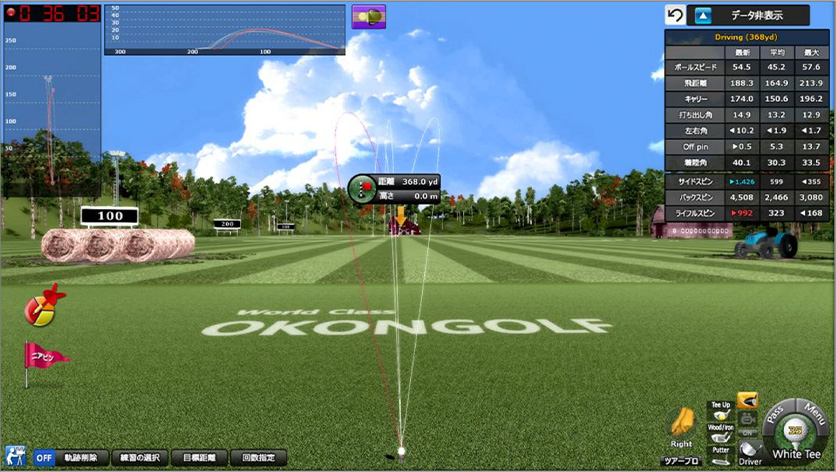Select the Tee Up mode
Screen dimensions: 836x472
[x=719, y=411]
